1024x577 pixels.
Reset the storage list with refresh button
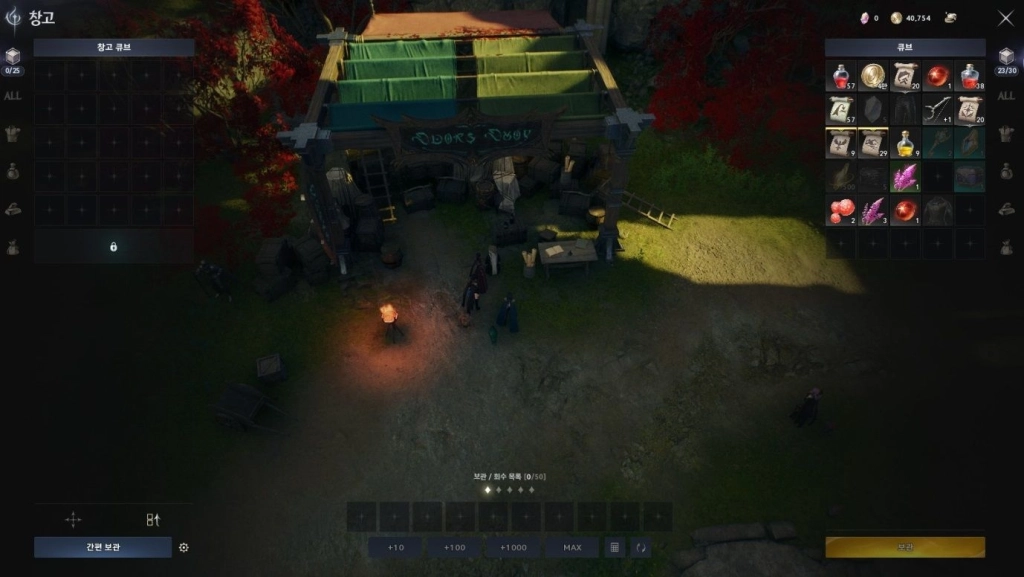tap(640, 547)
